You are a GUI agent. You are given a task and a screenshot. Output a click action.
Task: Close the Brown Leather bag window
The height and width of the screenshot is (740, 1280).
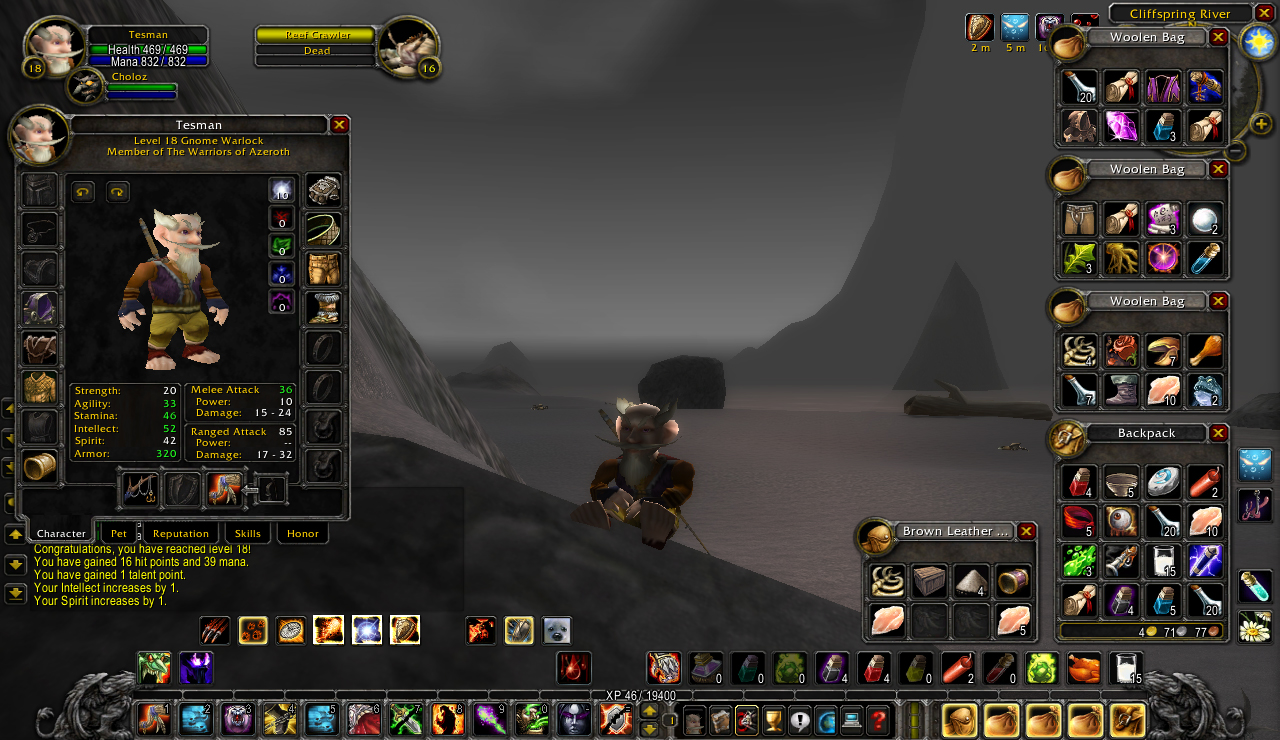click(x=1024, y=531)
